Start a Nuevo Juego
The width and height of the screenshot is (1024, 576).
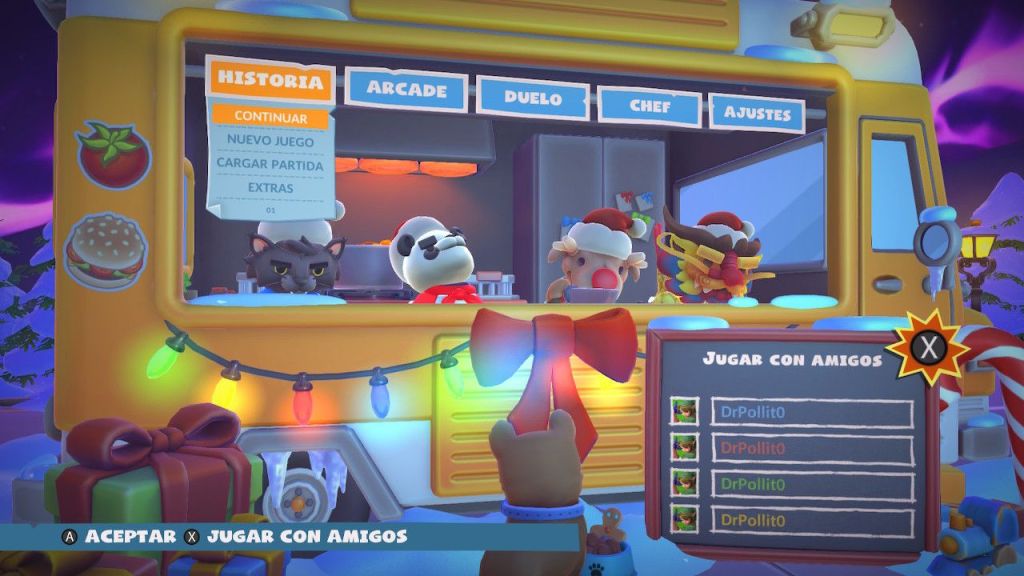click(x=270, y=141)
